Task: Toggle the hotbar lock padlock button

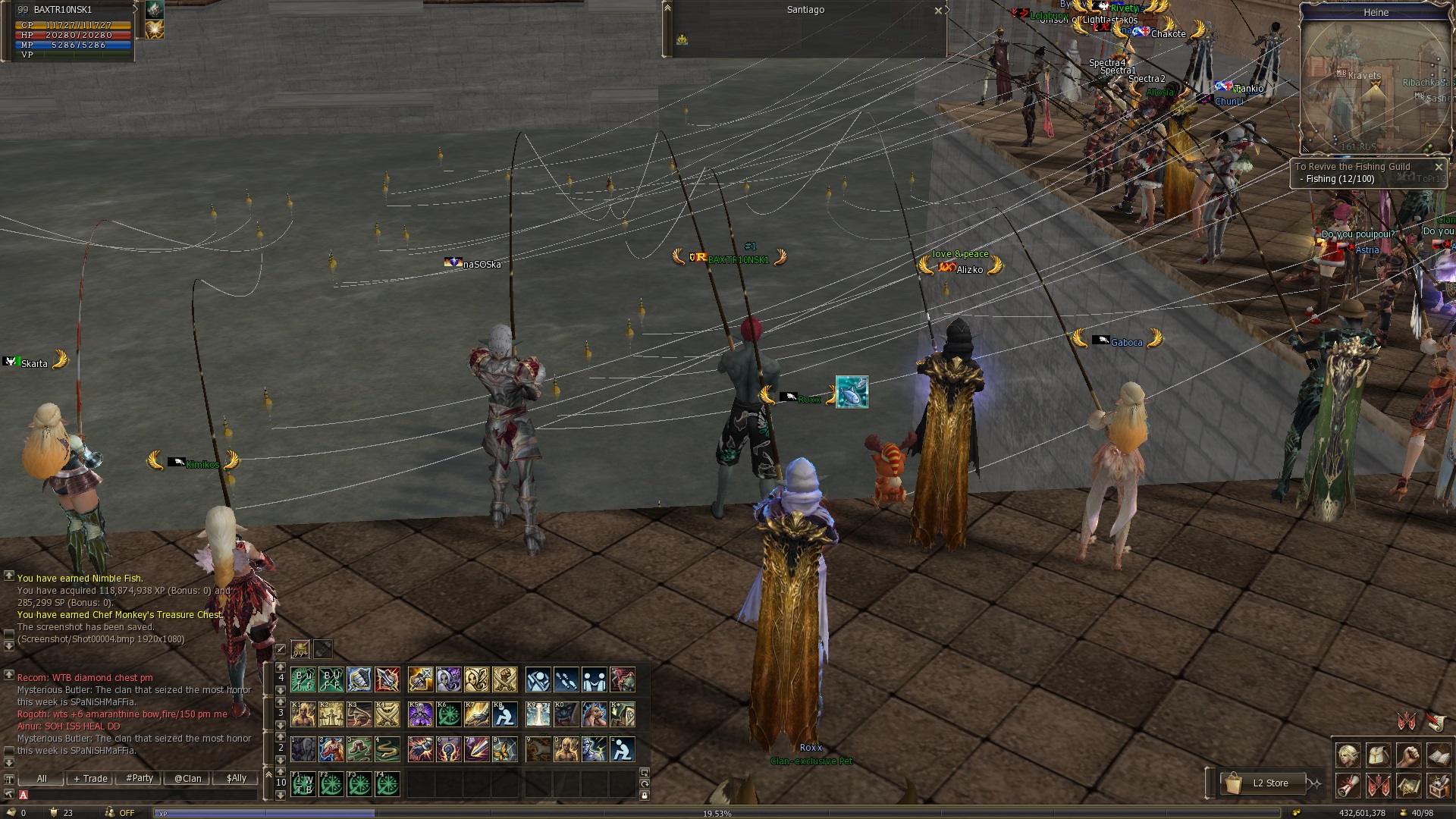Action: click(644, 795)
